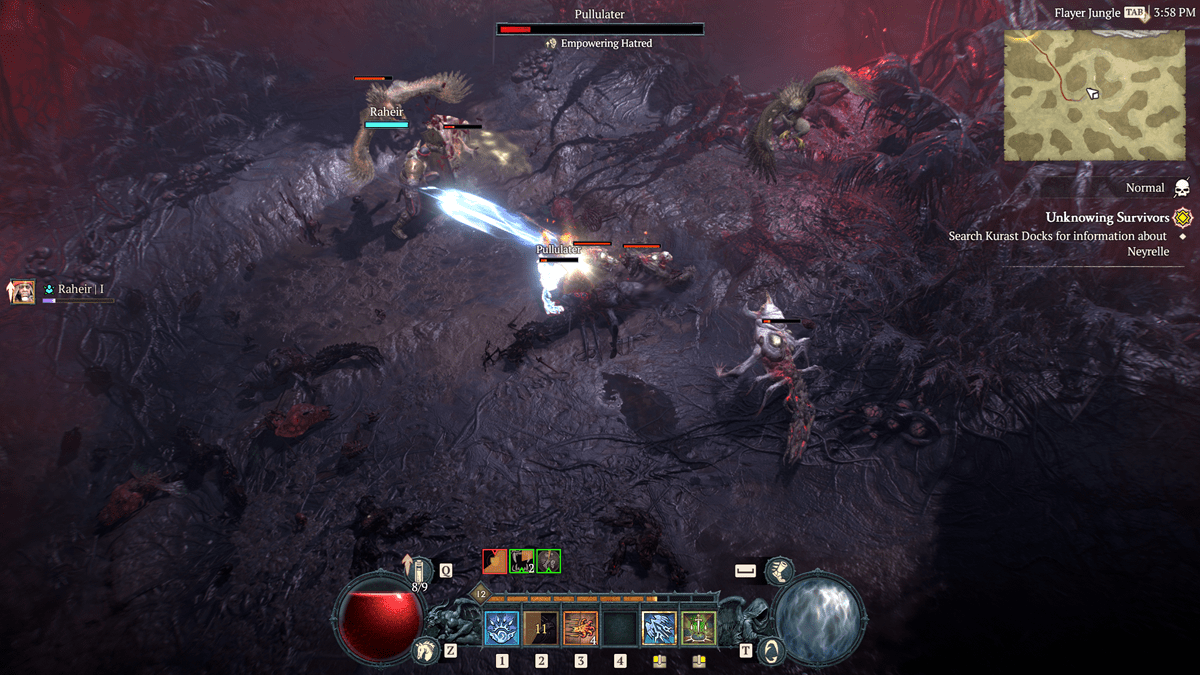The image size is (1200, 675).
Task: Inspect the rightmost green-bordered buff icon
Action: 548,561
